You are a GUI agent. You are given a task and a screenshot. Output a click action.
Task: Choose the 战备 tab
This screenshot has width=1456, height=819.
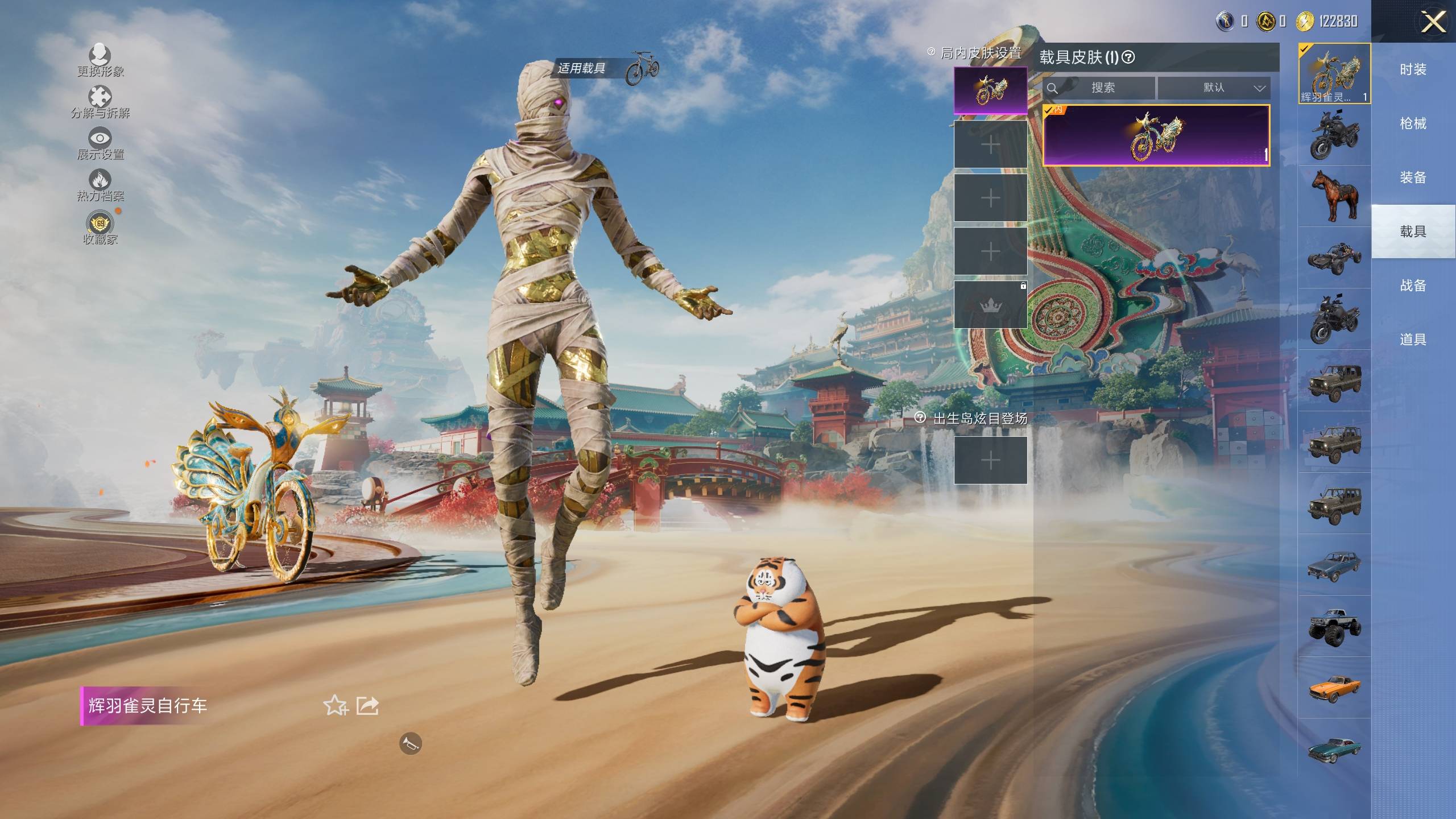(x=1413, y=286)
